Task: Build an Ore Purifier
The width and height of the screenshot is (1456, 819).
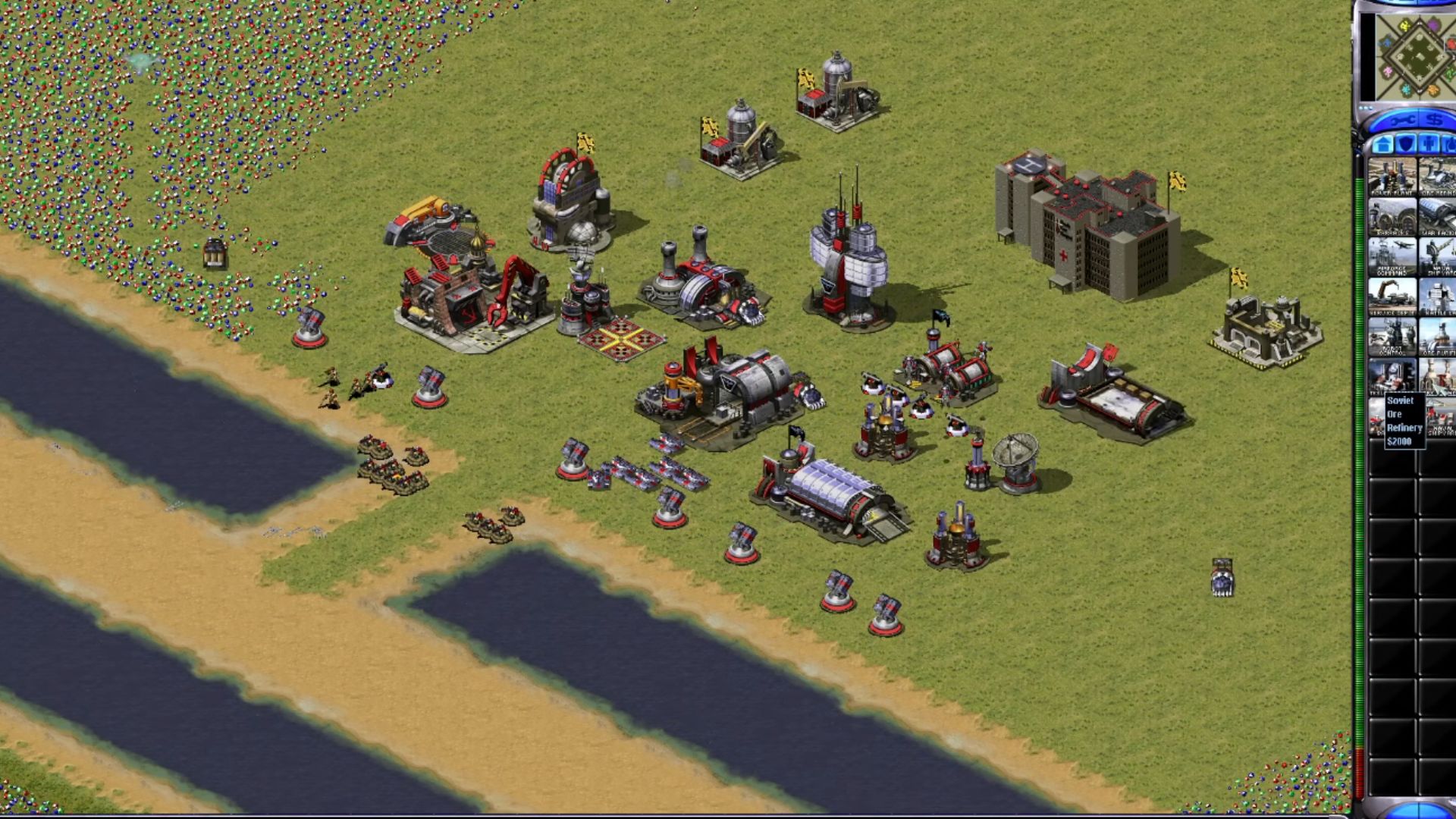Action: [1439, 337]
